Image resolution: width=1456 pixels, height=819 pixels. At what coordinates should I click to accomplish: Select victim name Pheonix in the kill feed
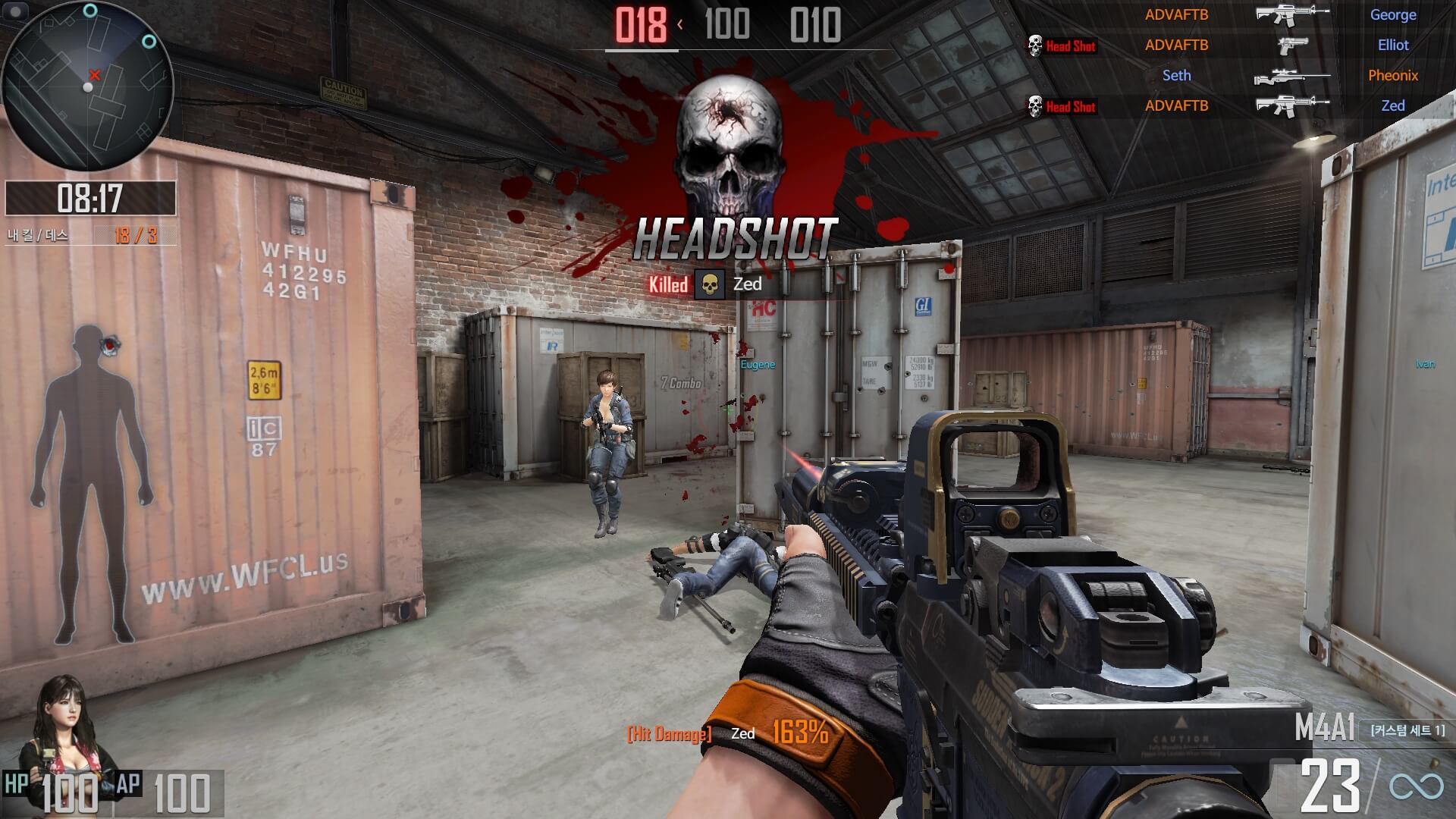point(1393,75)
